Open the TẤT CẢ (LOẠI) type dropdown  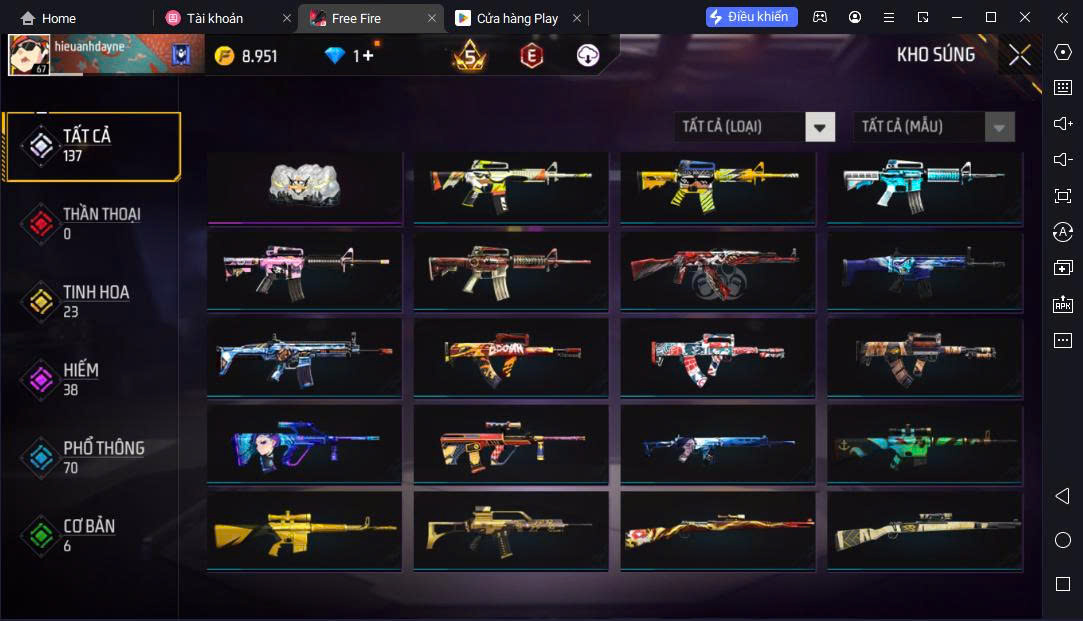(x=754, y=127)
